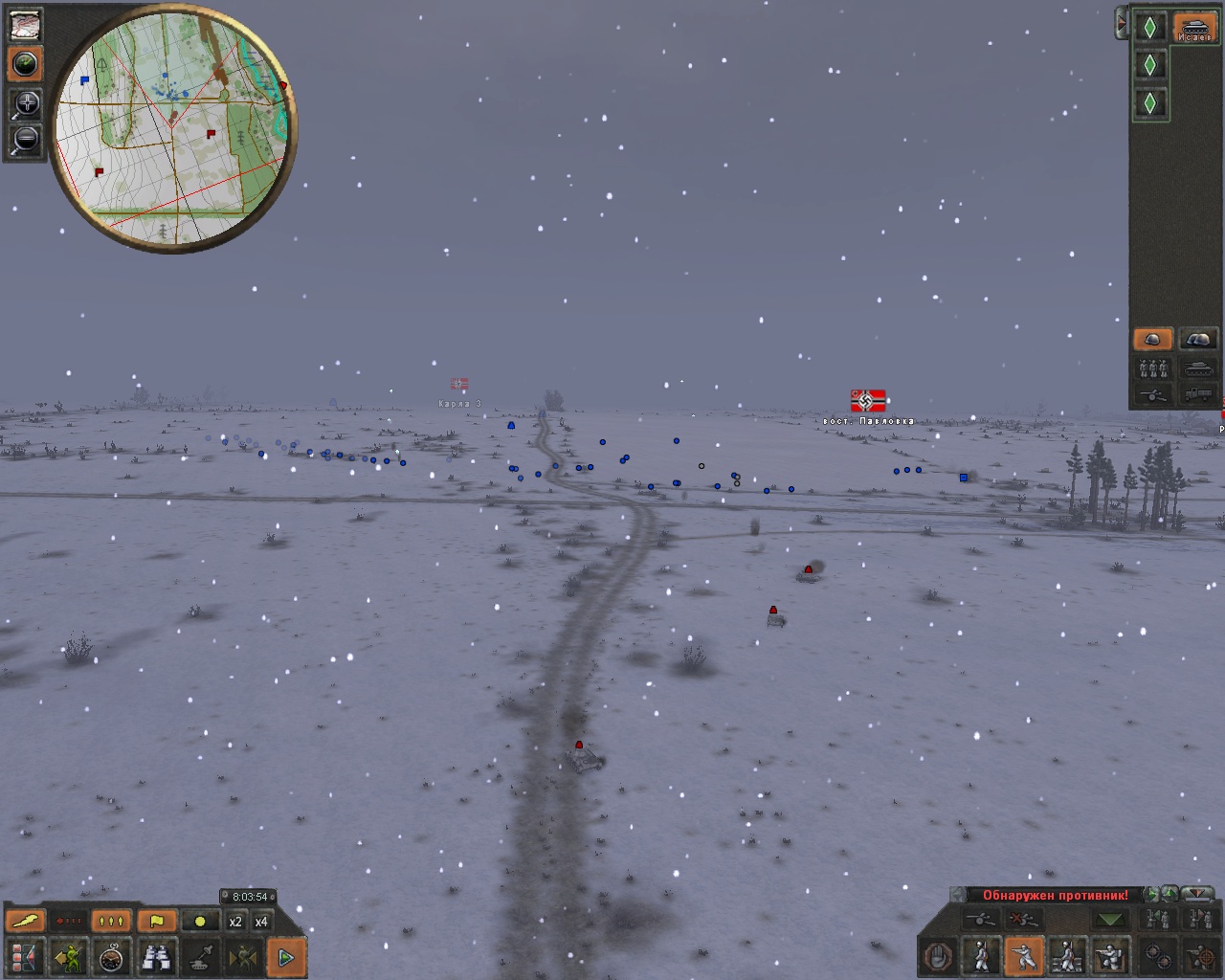
Task: Select the single helmet filter button
Action: [1153, 340]
